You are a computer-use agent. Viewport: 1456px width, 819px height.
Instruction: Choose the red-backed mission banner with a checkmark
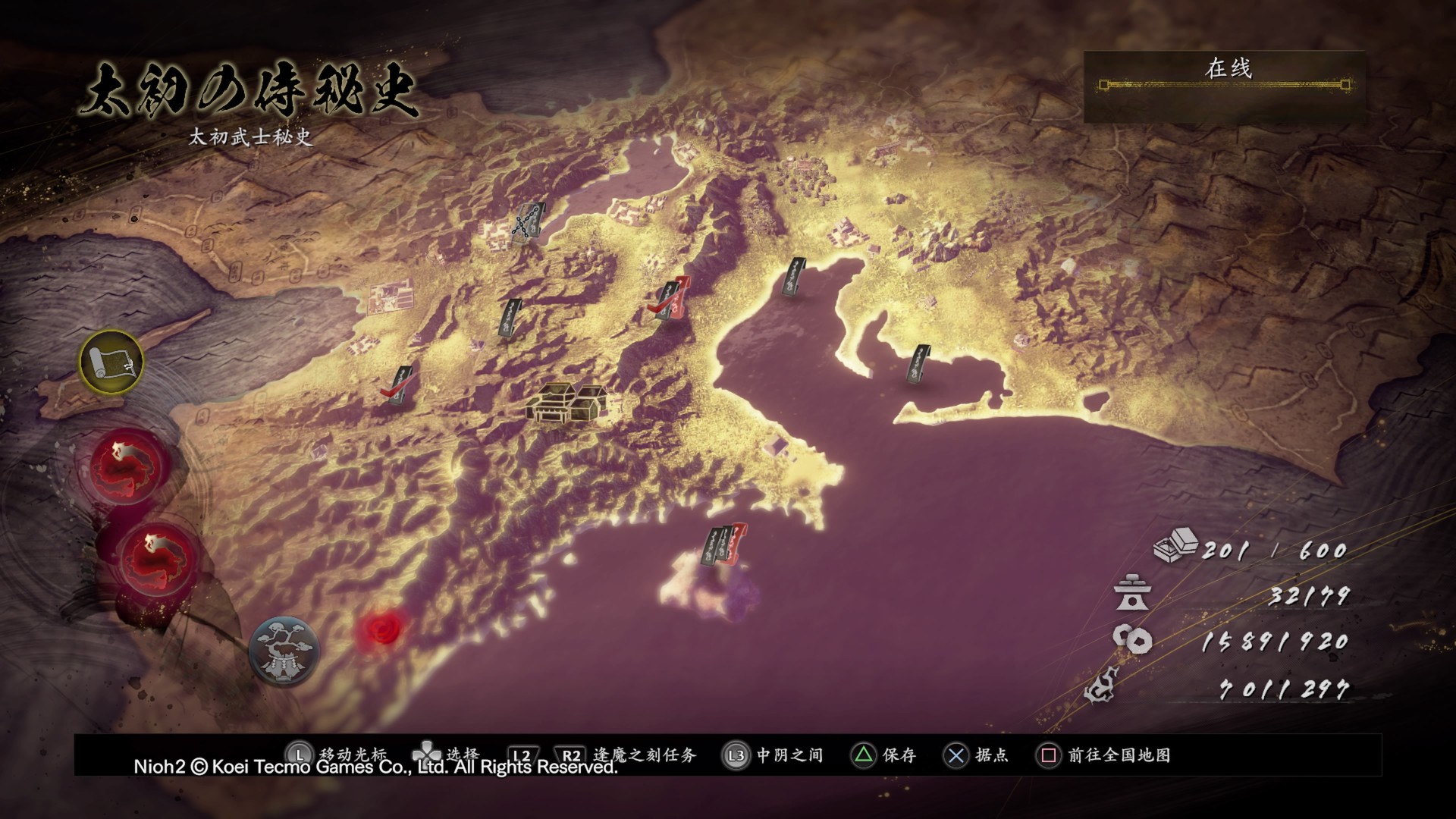673,300
